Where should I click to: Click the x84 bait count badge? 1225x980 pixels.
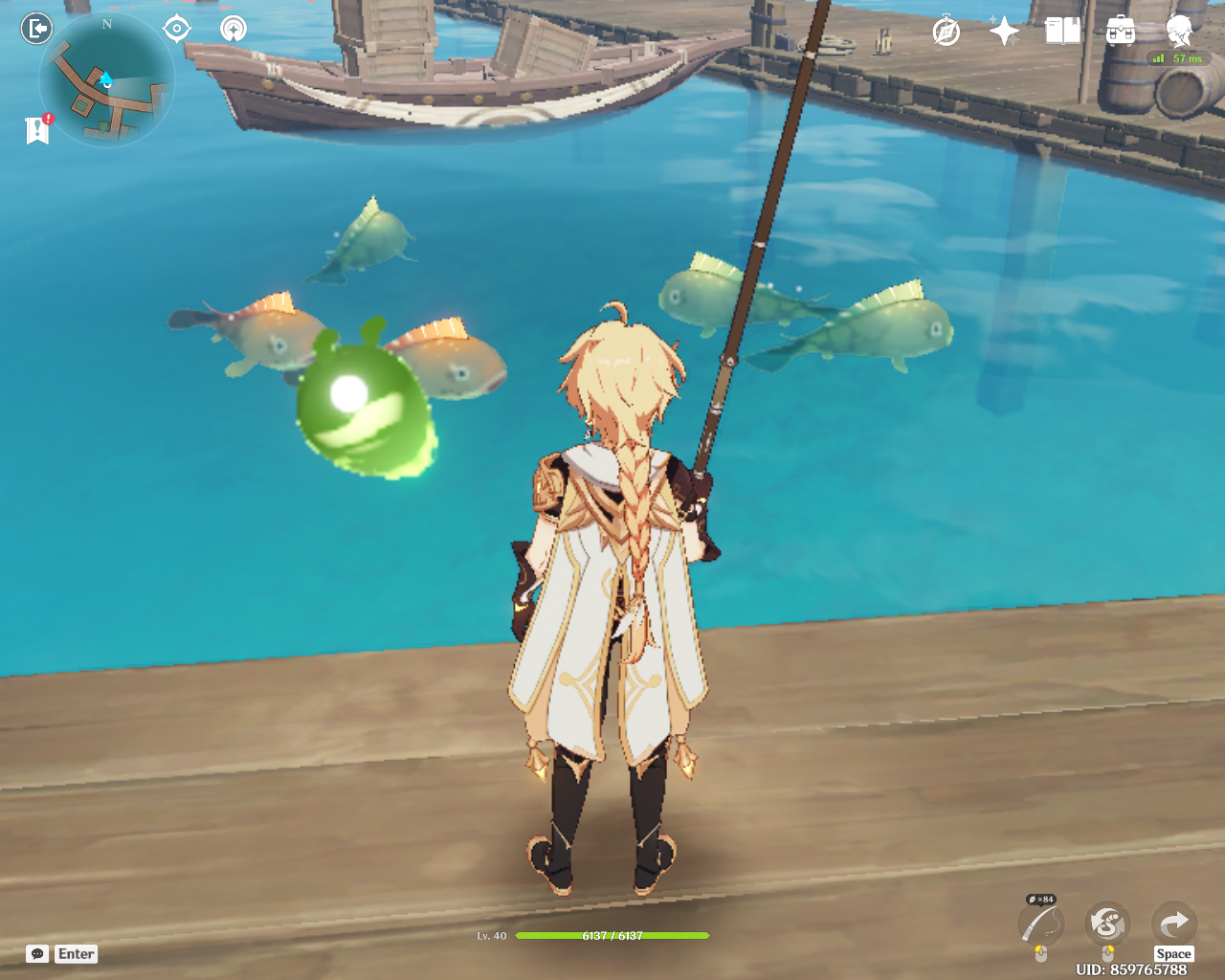pyautogui.click(x=1039, y=900)
